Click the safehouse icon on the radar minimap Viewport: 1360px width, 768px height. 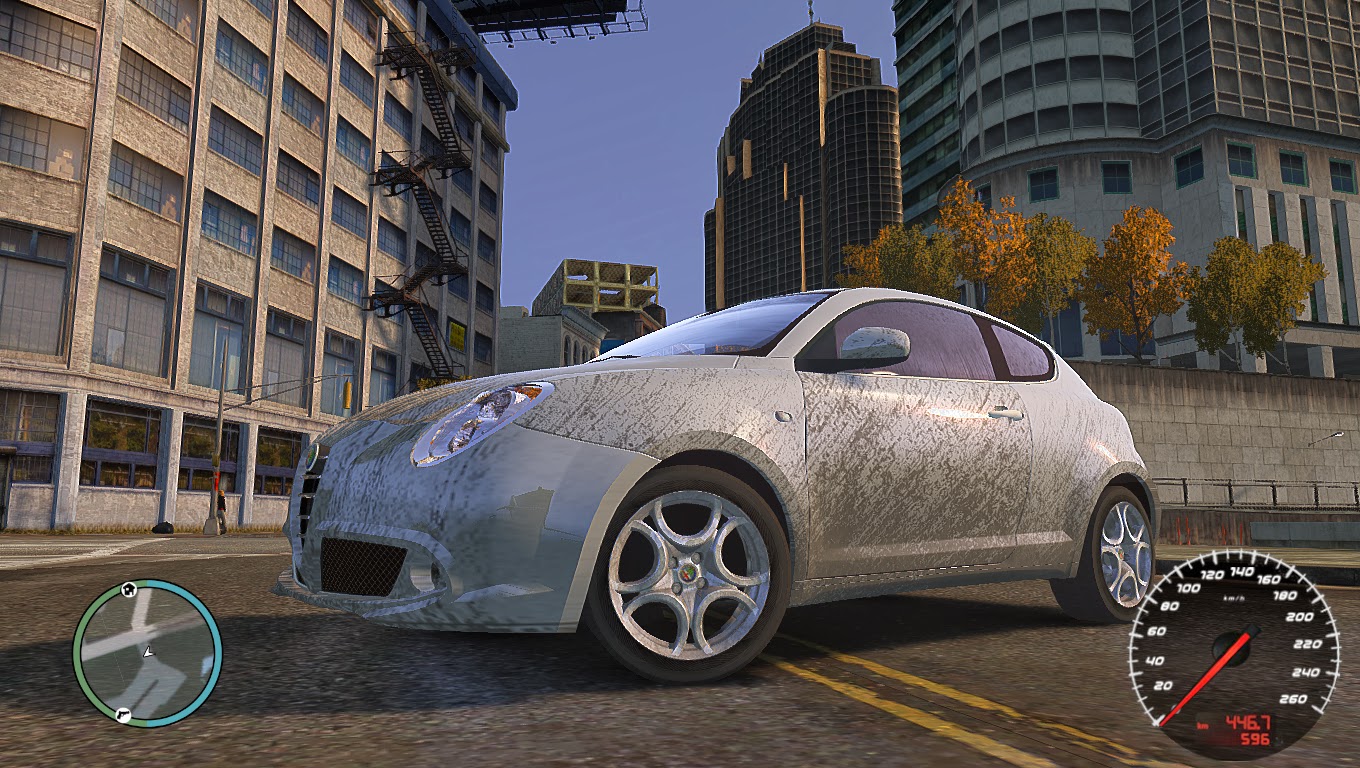click(x=128, y=589)
